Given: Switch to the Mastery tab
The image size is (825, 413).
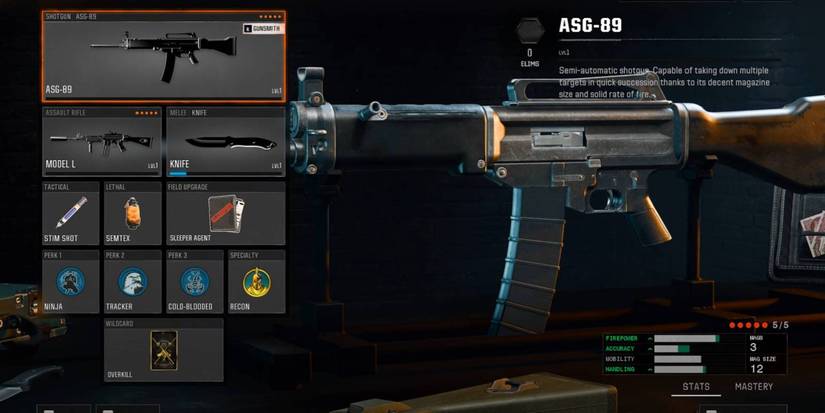Looking at the screenshot, I should click(x=754, y=387).
